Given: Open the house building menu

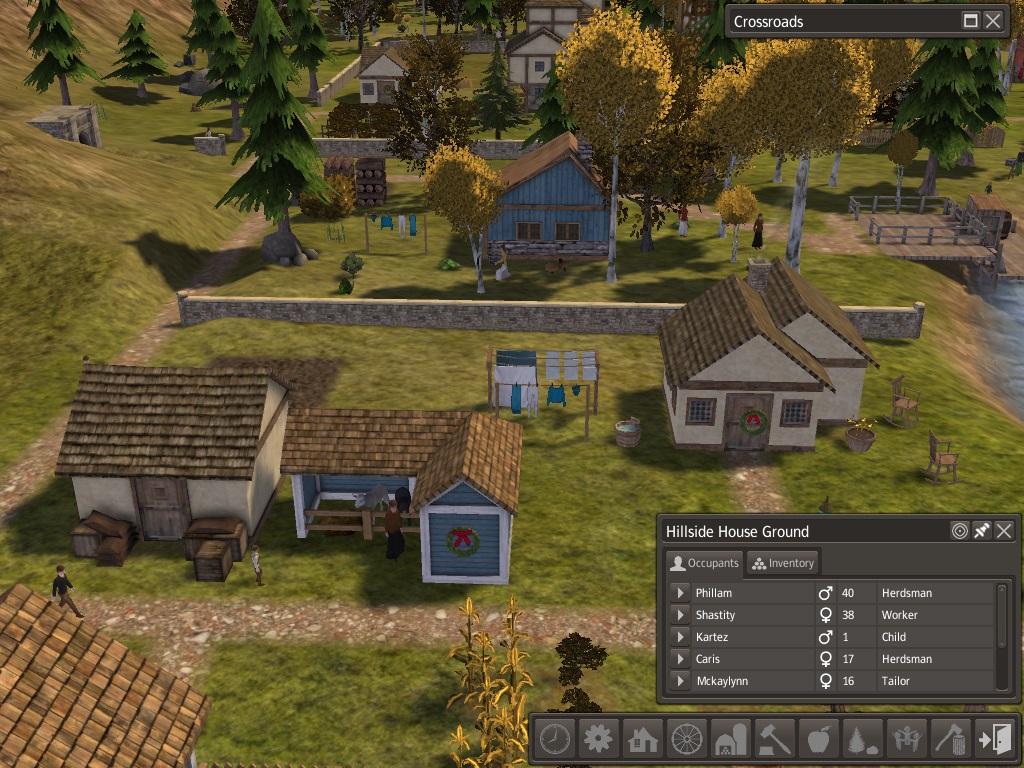Looking at the screenshot, I should tap(642, 739).
